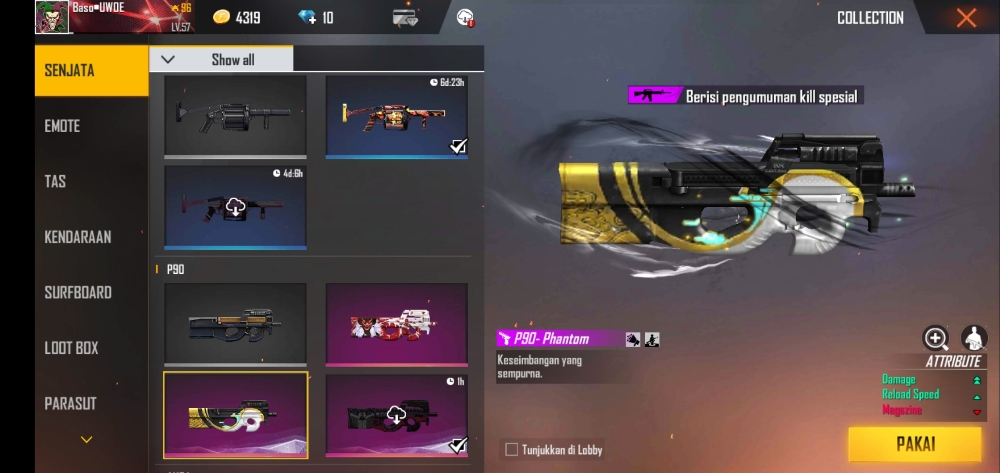The image size is (1000, 473).
Task: Choose the PARASUT category
Action: click(71, 403)
